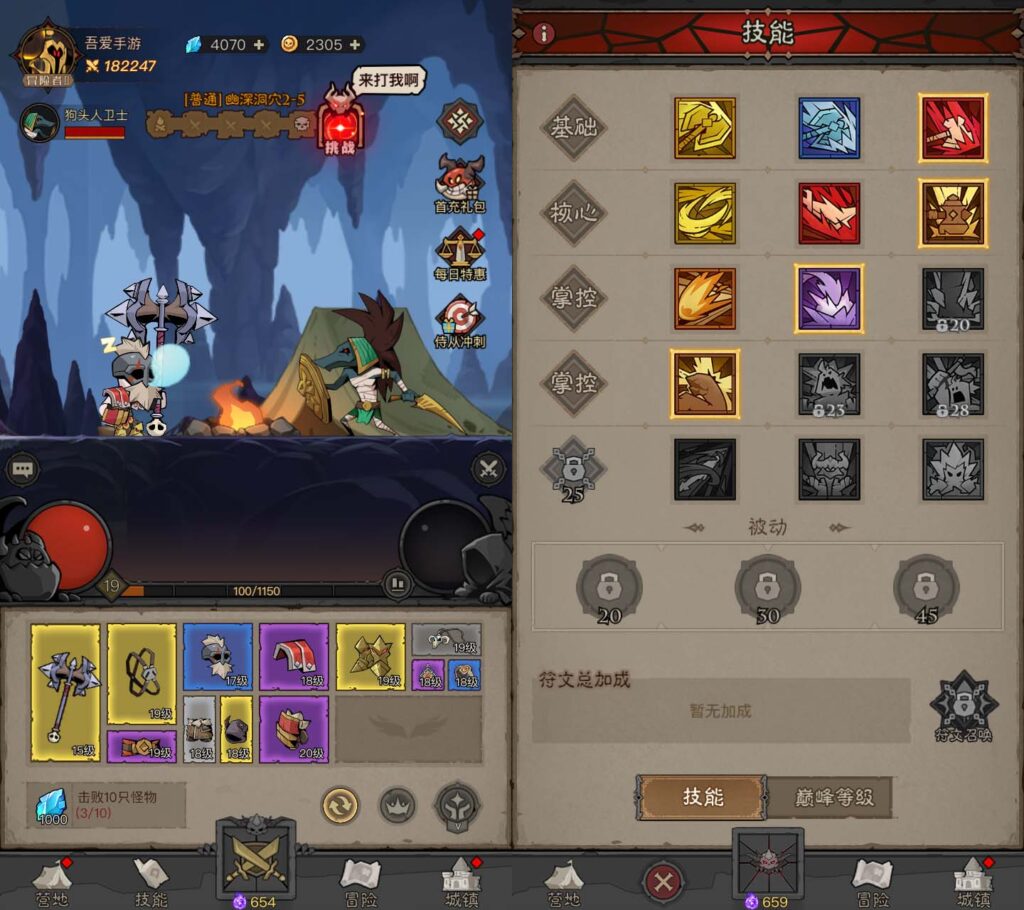Add diamonds with the plus beside 4070
Screen dimensions: 1024x910
point(259,44)
